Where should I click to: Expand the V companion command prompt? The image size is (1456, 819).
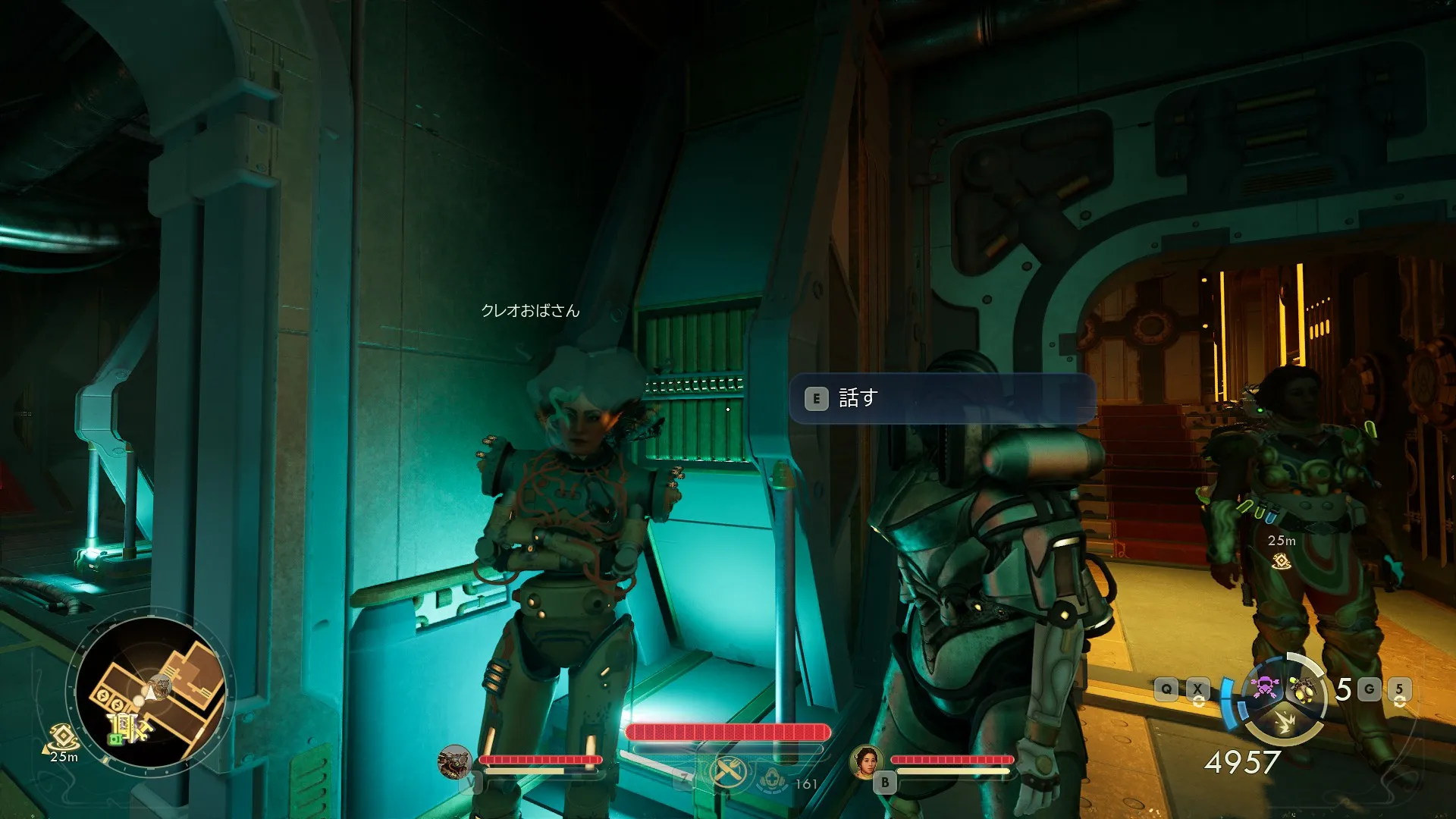point(469,783)
